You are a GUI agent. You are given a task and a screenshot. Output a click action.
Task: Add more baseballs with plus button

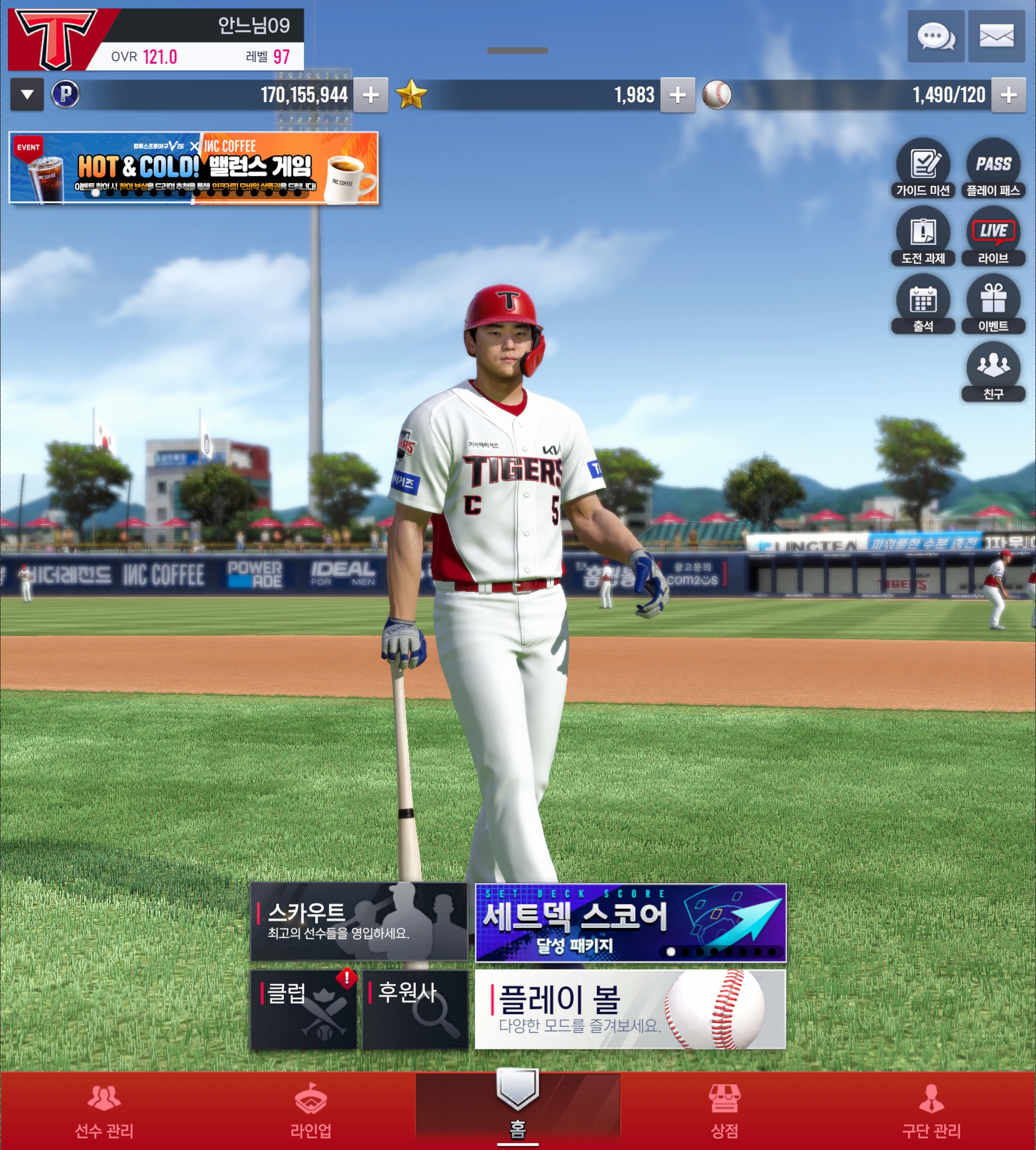tap(1009, 95)
